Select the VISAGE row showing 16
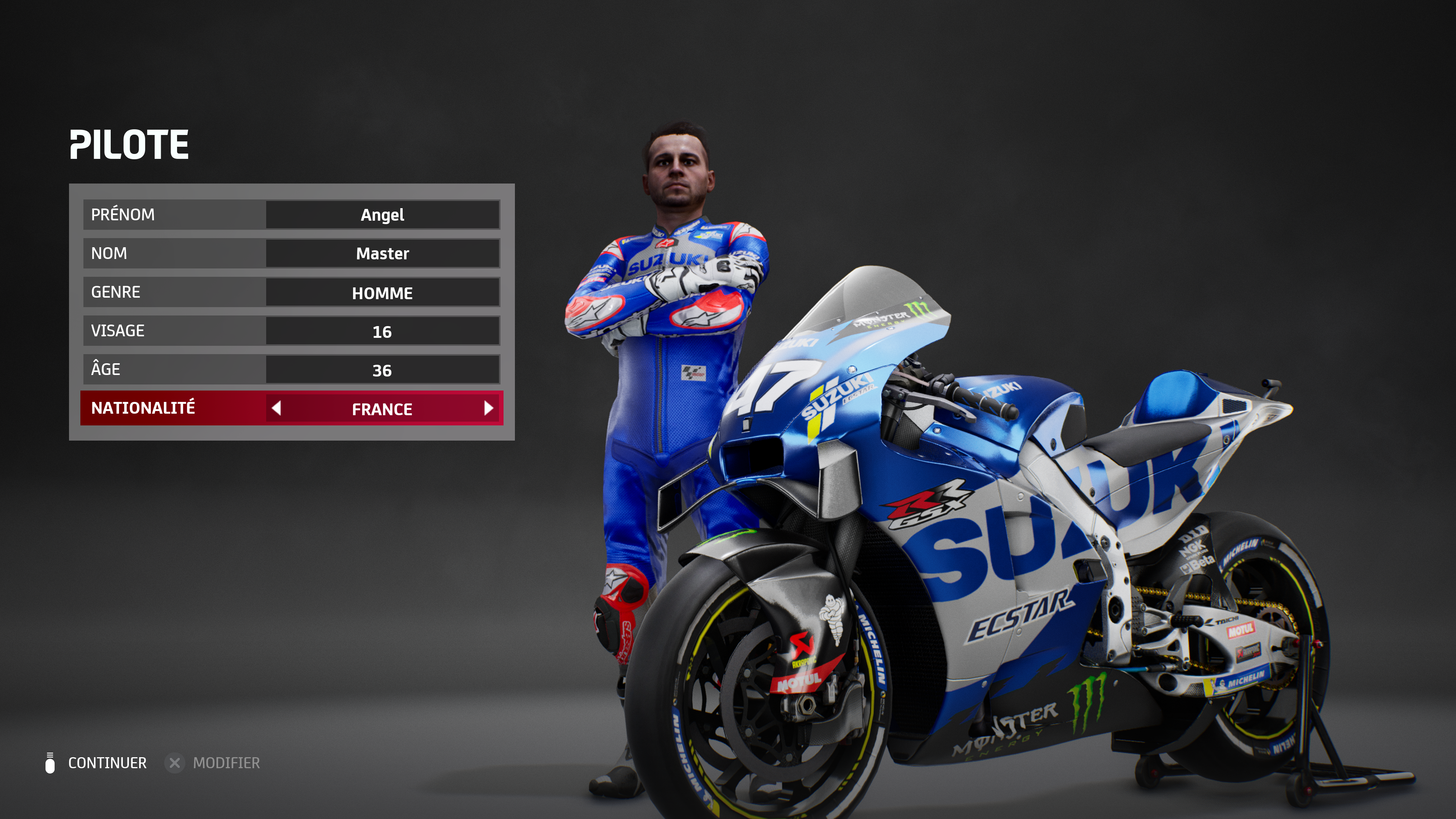Screen dimensions: 1456x819 [291, 331]
